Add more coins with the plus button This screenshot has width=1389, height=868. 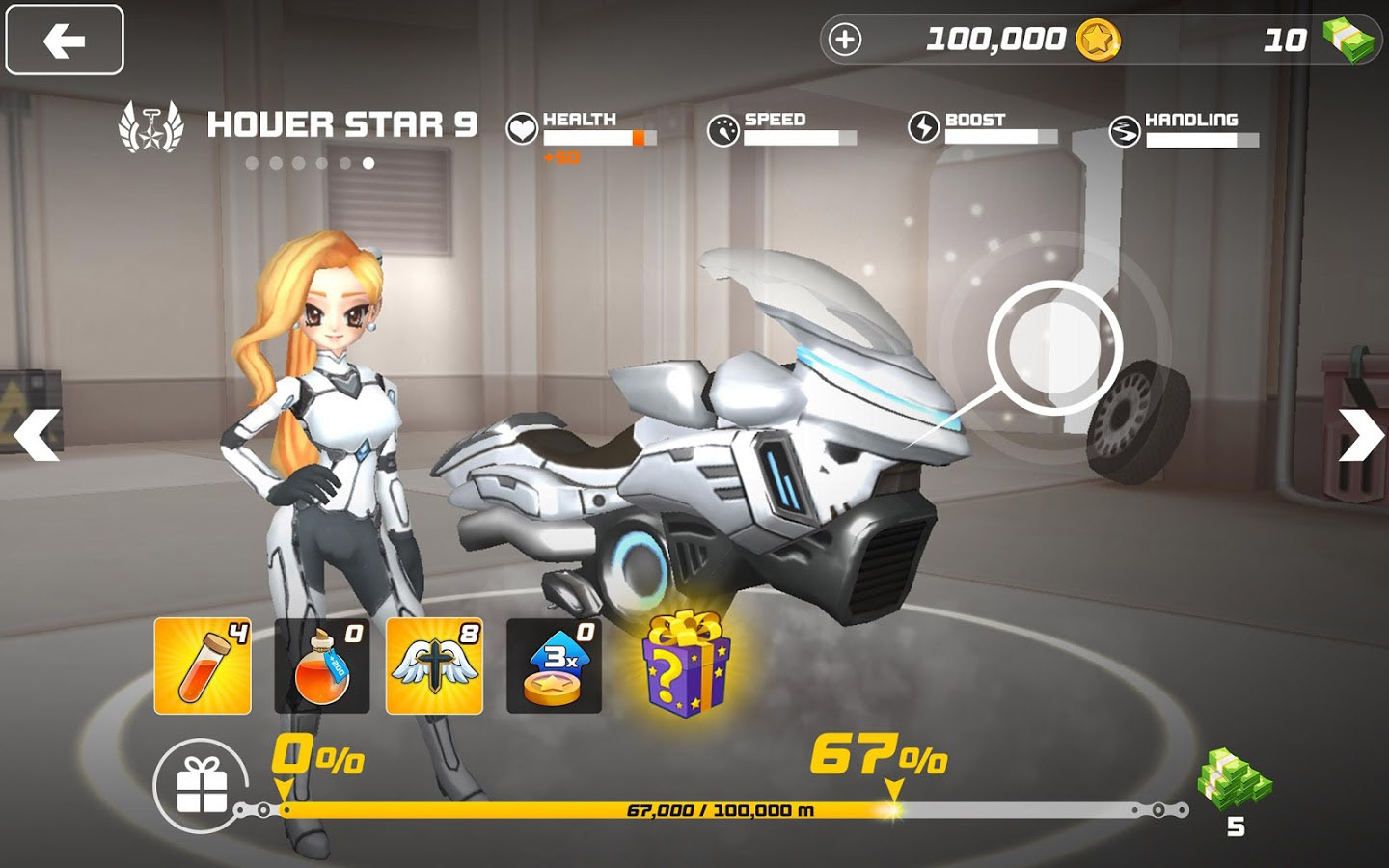pos(845,40)
